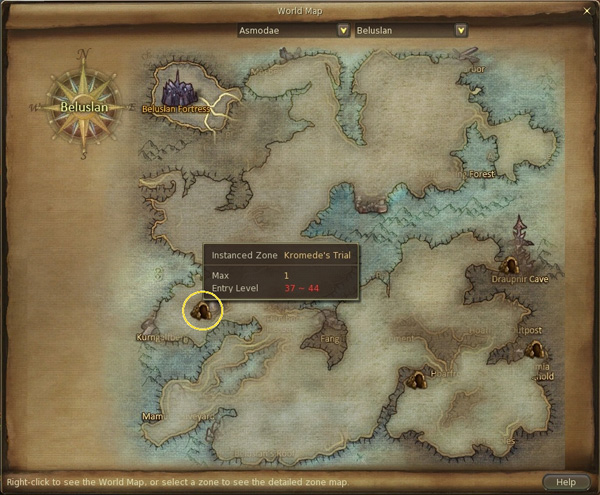
Task: Select the Kromede's Trial instance marker
Action: coord(203,311)
